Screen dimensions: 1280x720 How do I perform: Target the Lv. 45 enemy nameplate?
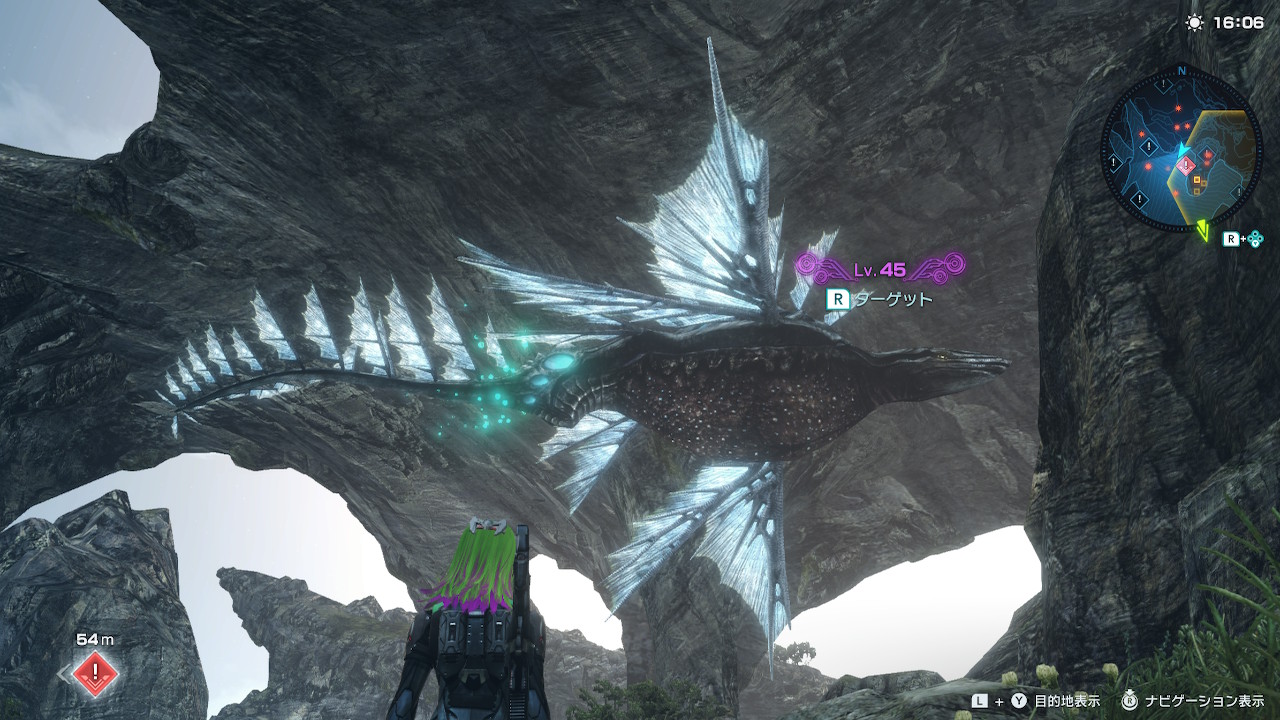pyautogui.click(x=880, y=269)
